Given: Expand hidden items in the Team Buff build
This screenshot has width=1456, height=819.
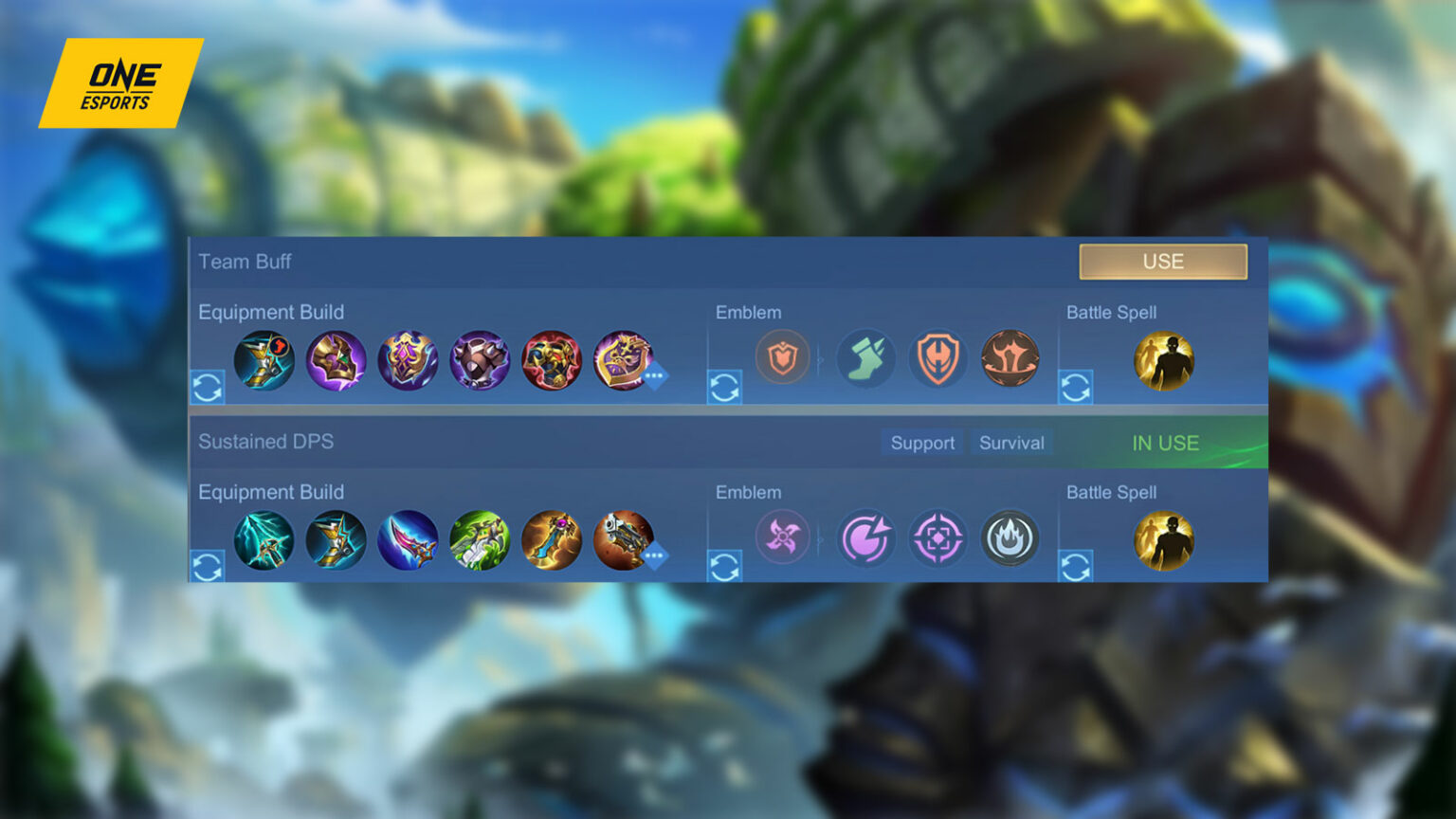Looking at the screenshot, I should pyautogui.click(x=653, y=378).
